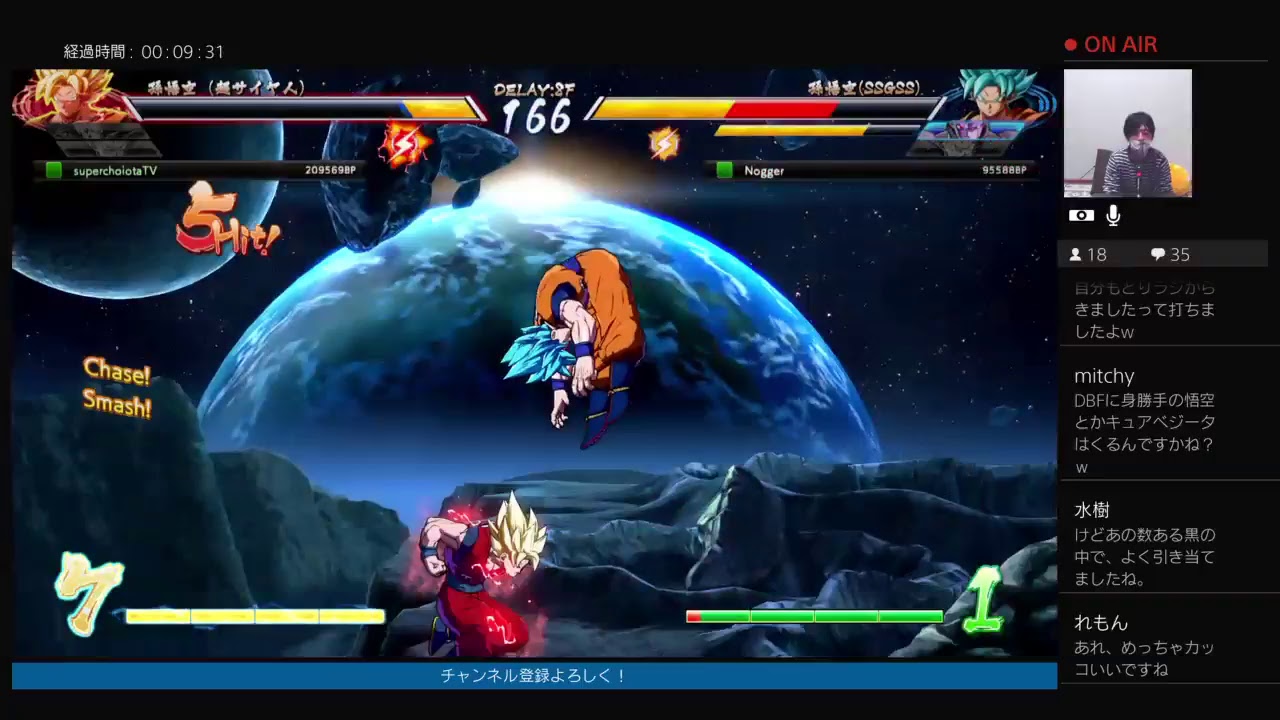
Task: Select the microphone icon in the sidebar
Action: coord(1113,215)
